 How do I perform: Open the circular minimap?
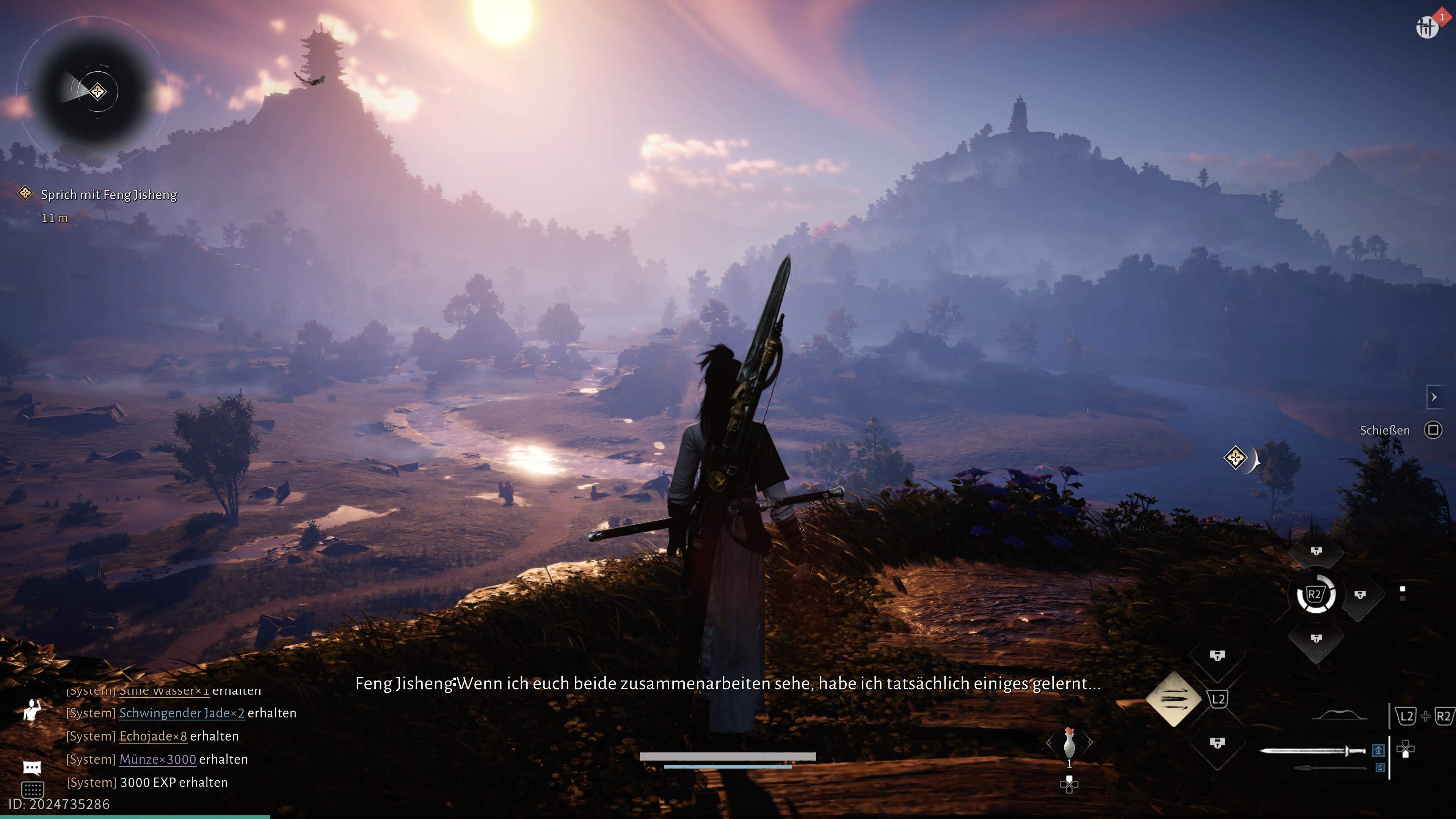(x=94, y=91)
